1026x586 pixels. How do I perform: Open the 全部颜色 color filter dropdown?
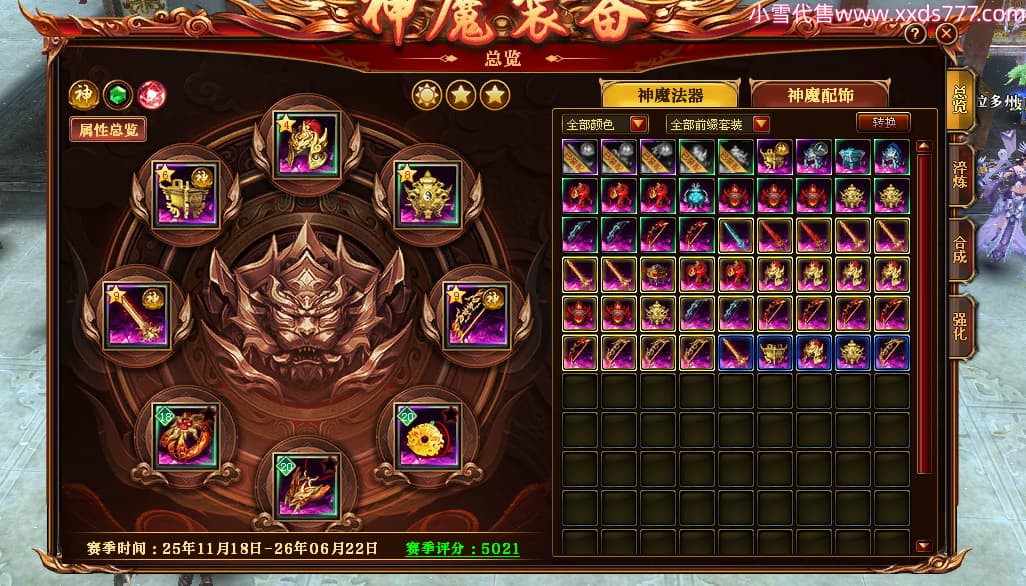[x=607, y=124]
